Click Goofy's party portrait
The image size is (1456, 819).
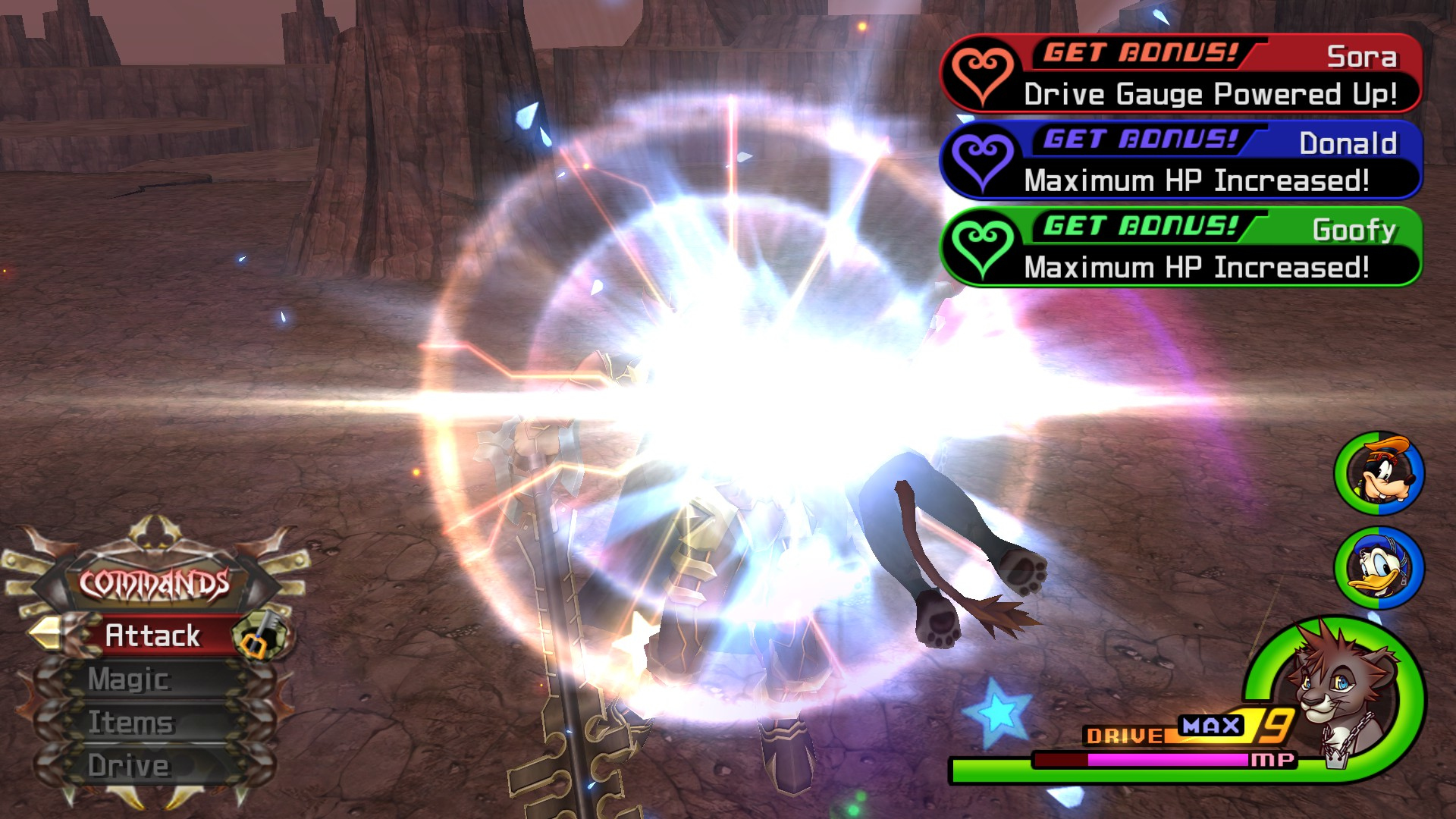[1379, 474]
